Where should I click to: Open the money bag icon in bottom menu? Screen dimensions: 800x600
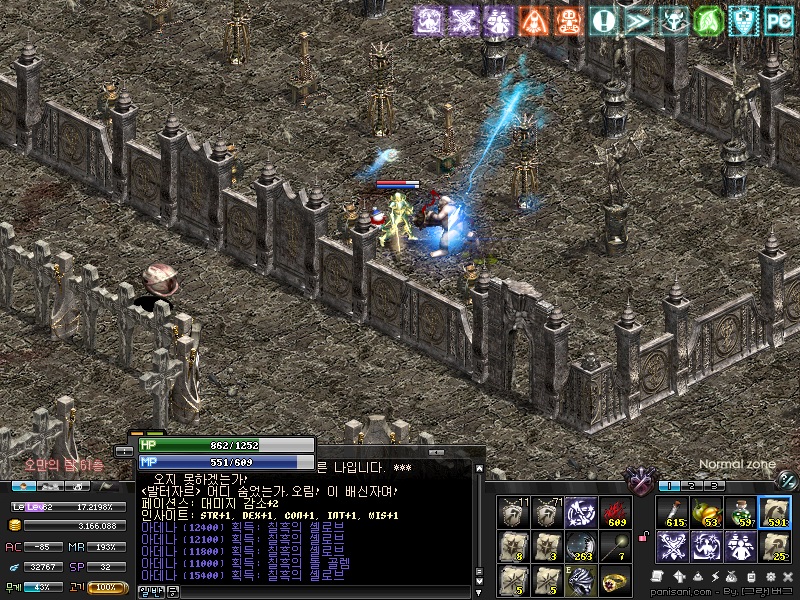[733, 577]
